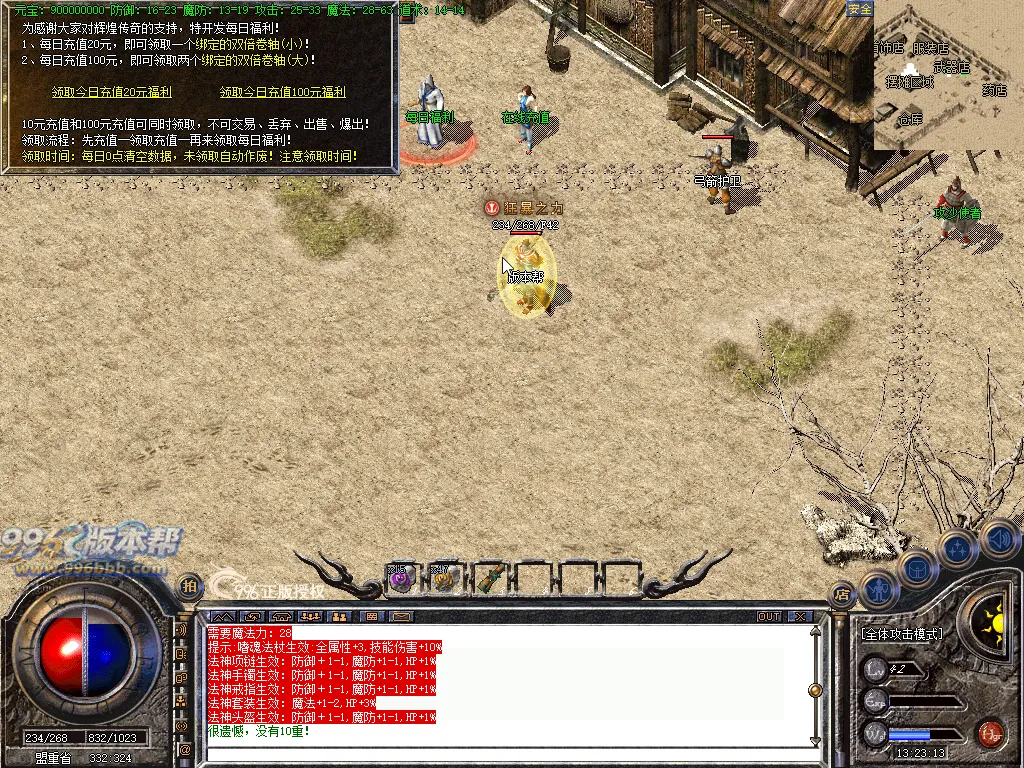This screenshot has height=768, width=1024.
Task: Toggle sound with the speaker button
Action: [x=999, y=540]
